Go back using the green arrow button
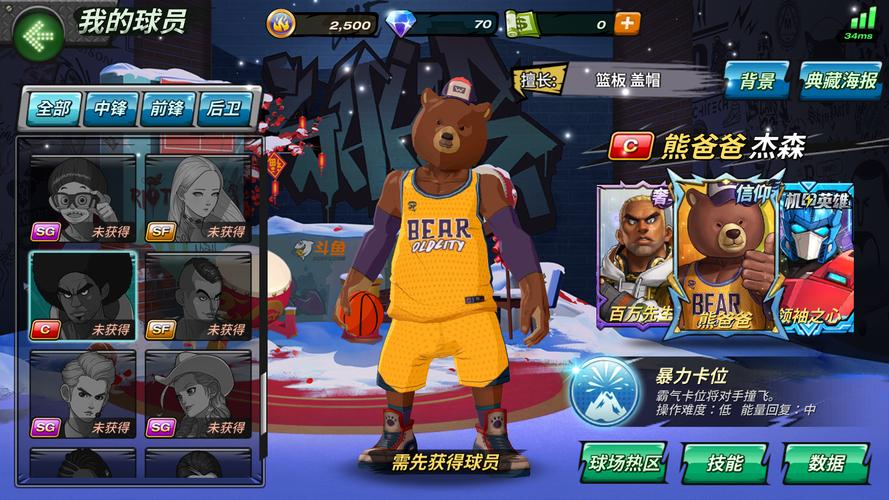This screenshot has height=500, width=889. 40,34
